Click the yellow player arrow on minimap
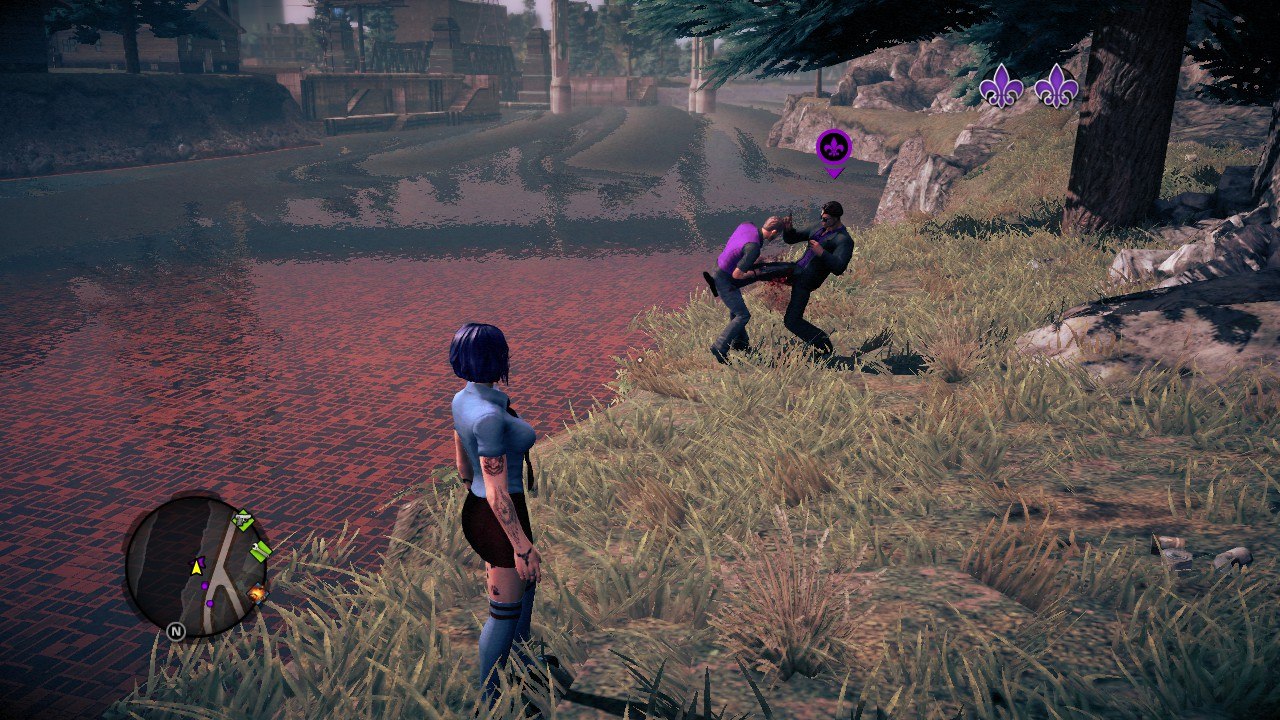This screenshot has height=720, width=1280. (196, 567)
